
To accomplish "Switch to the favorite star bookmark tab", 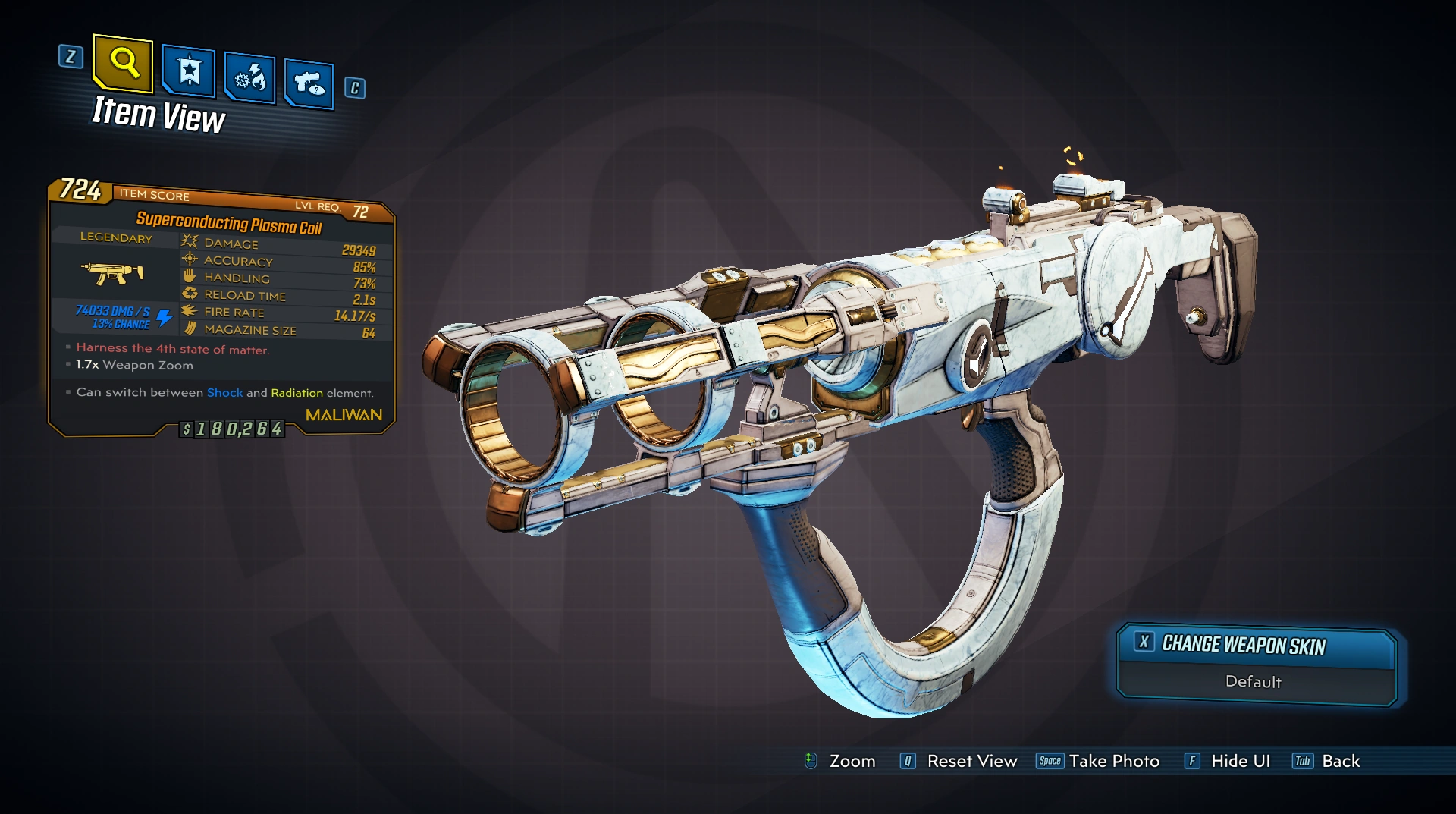I will tap(188, 72).
